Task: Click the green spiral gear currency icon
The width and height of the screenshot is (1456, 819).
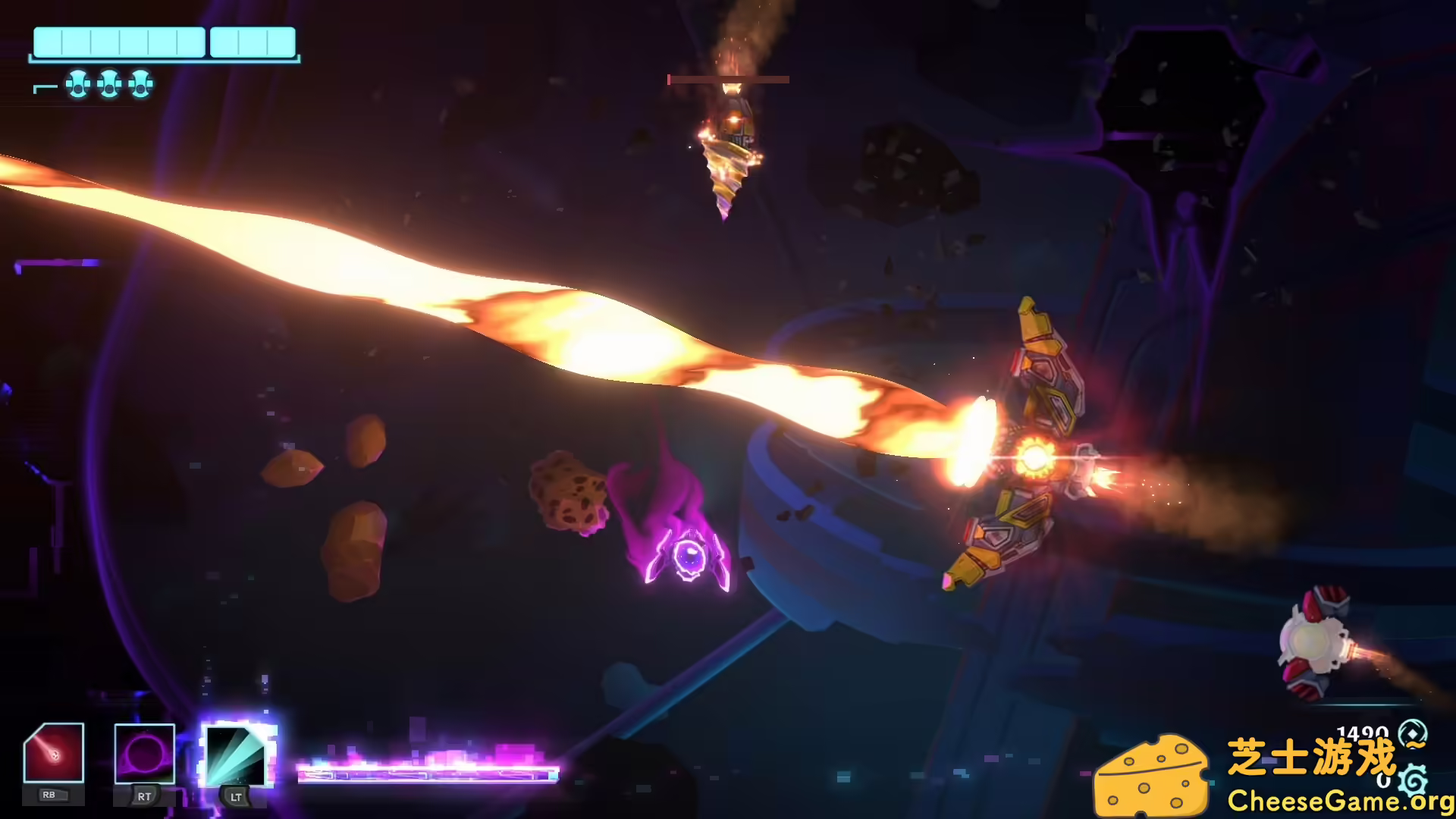Action: point(1413,781)
